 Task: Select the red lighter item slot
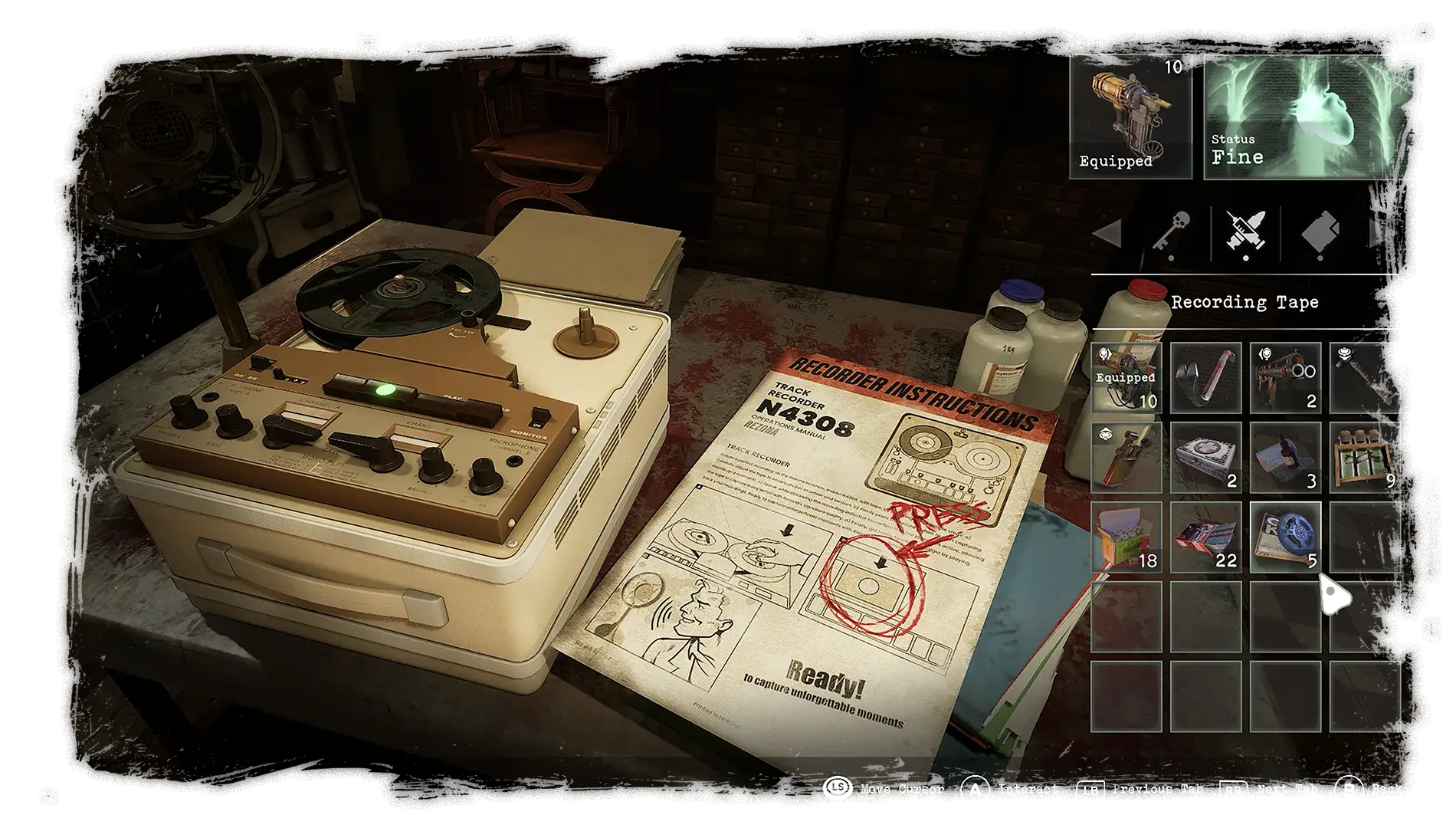(x=1126, y=458)
